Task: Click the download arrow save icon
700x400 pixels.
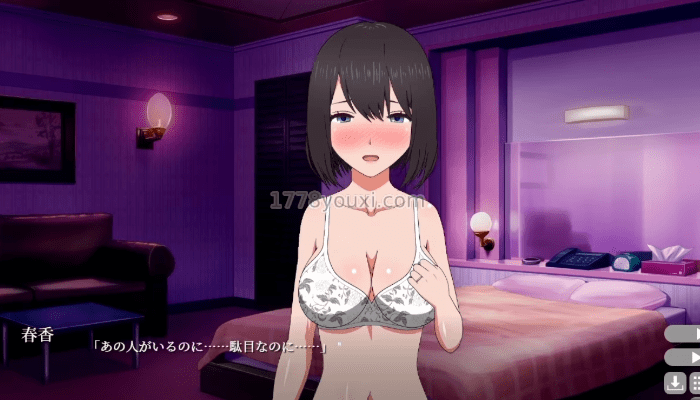Action: [675, 382]
